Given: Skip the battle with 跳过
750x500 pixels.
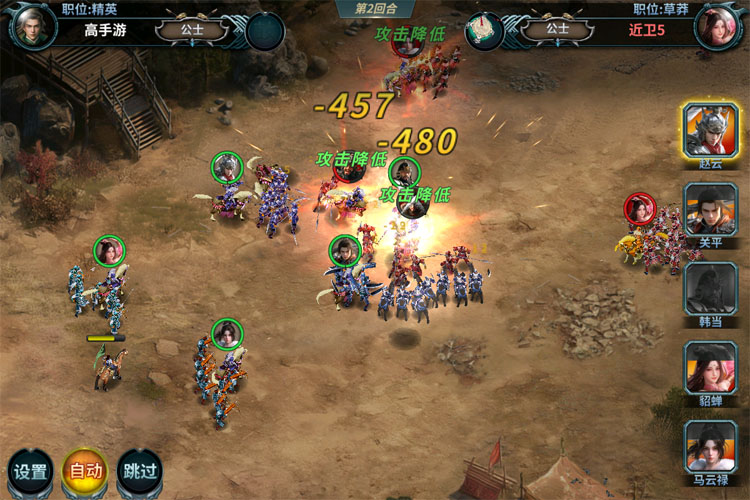Looking at the screenshot, I should click(139, 472).
